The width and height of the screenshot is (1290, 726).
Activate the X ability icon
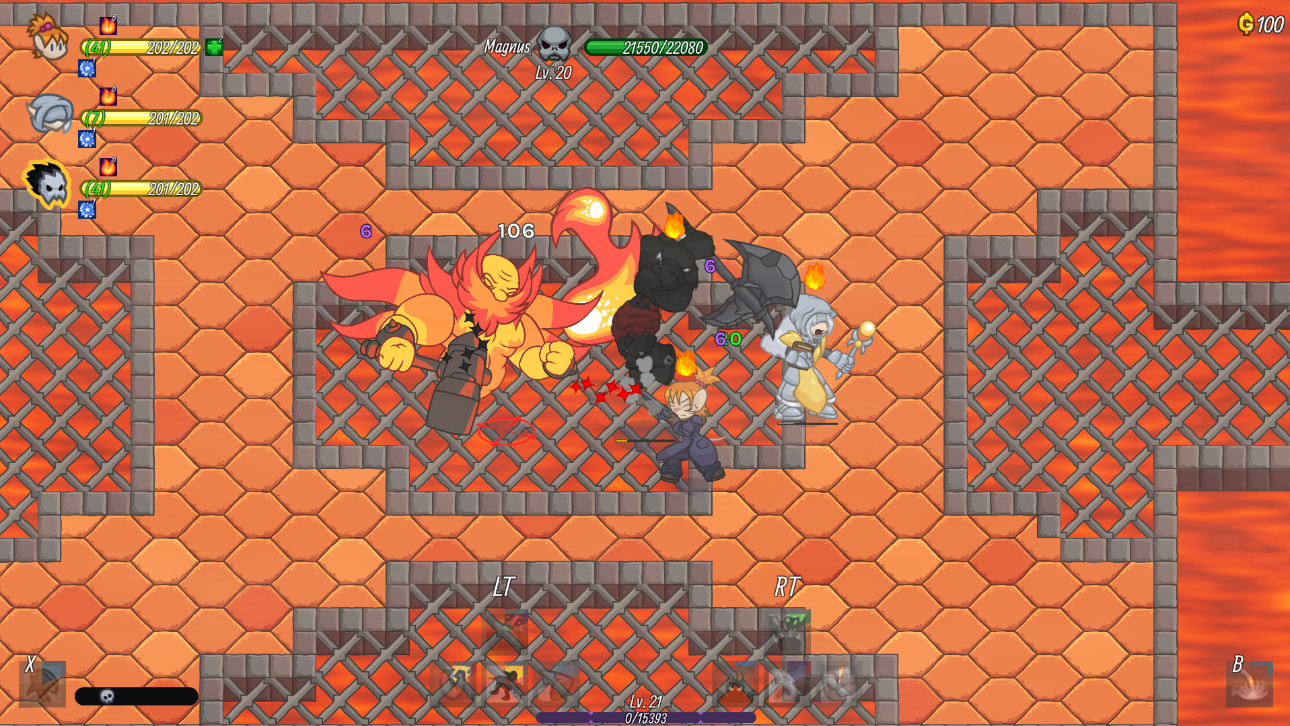(x=43, y=685)
